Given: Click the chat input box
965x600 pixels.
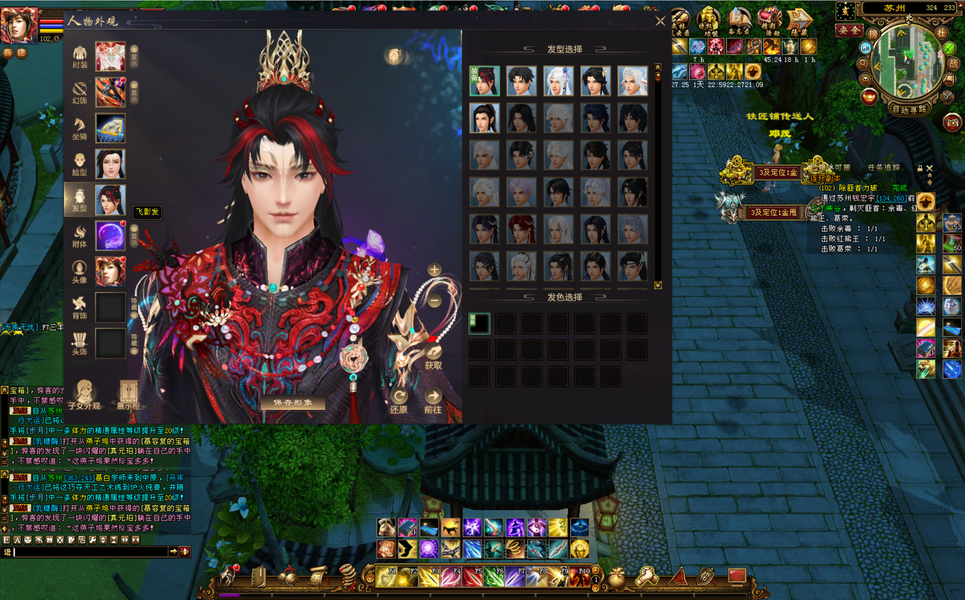Looking at the screenshot, I should tap(90, 551).
